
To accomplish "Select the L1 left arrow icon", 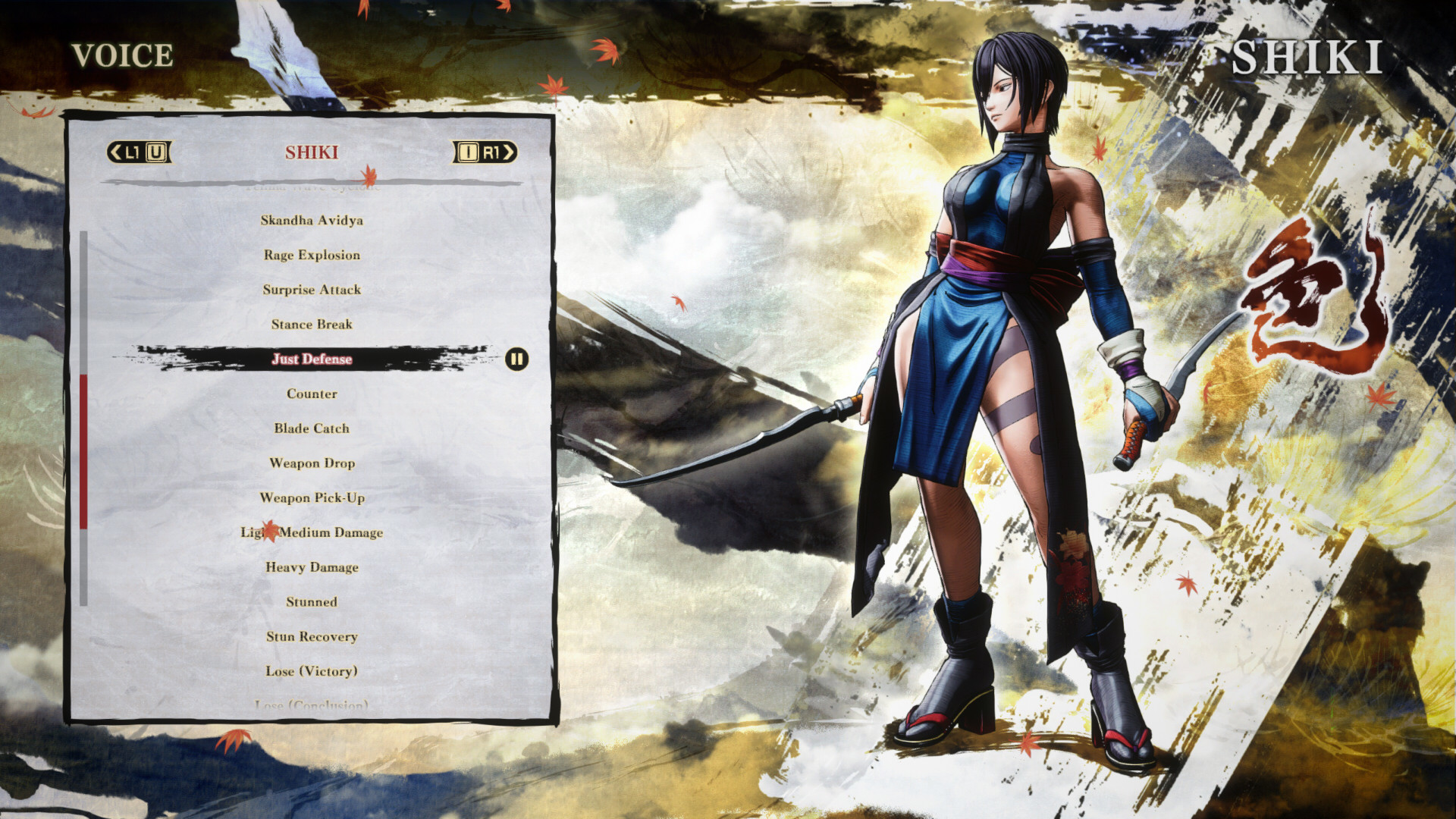I will point(117,152).
